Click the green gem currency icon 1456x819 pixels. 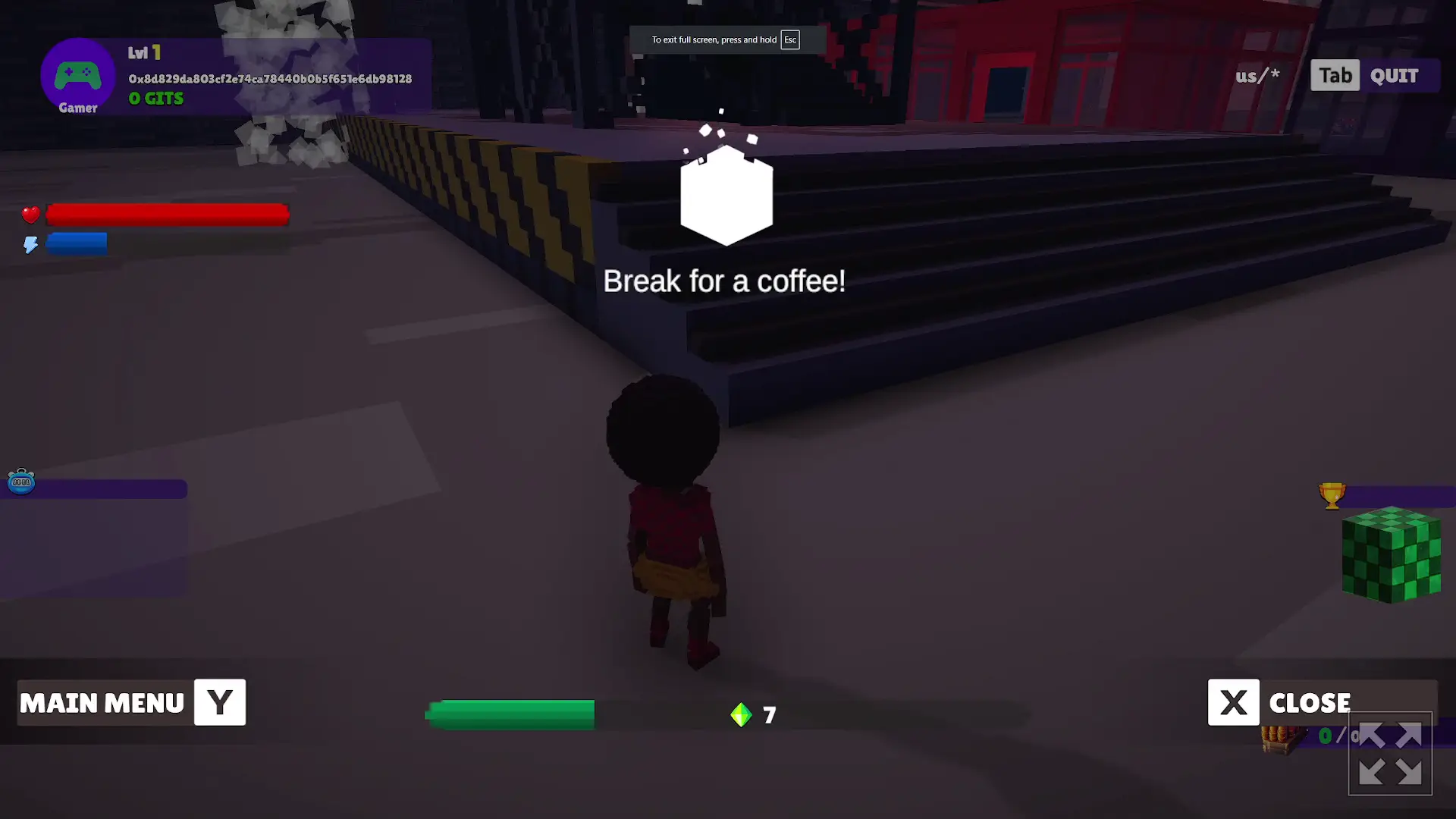click(x=741, y=714)
